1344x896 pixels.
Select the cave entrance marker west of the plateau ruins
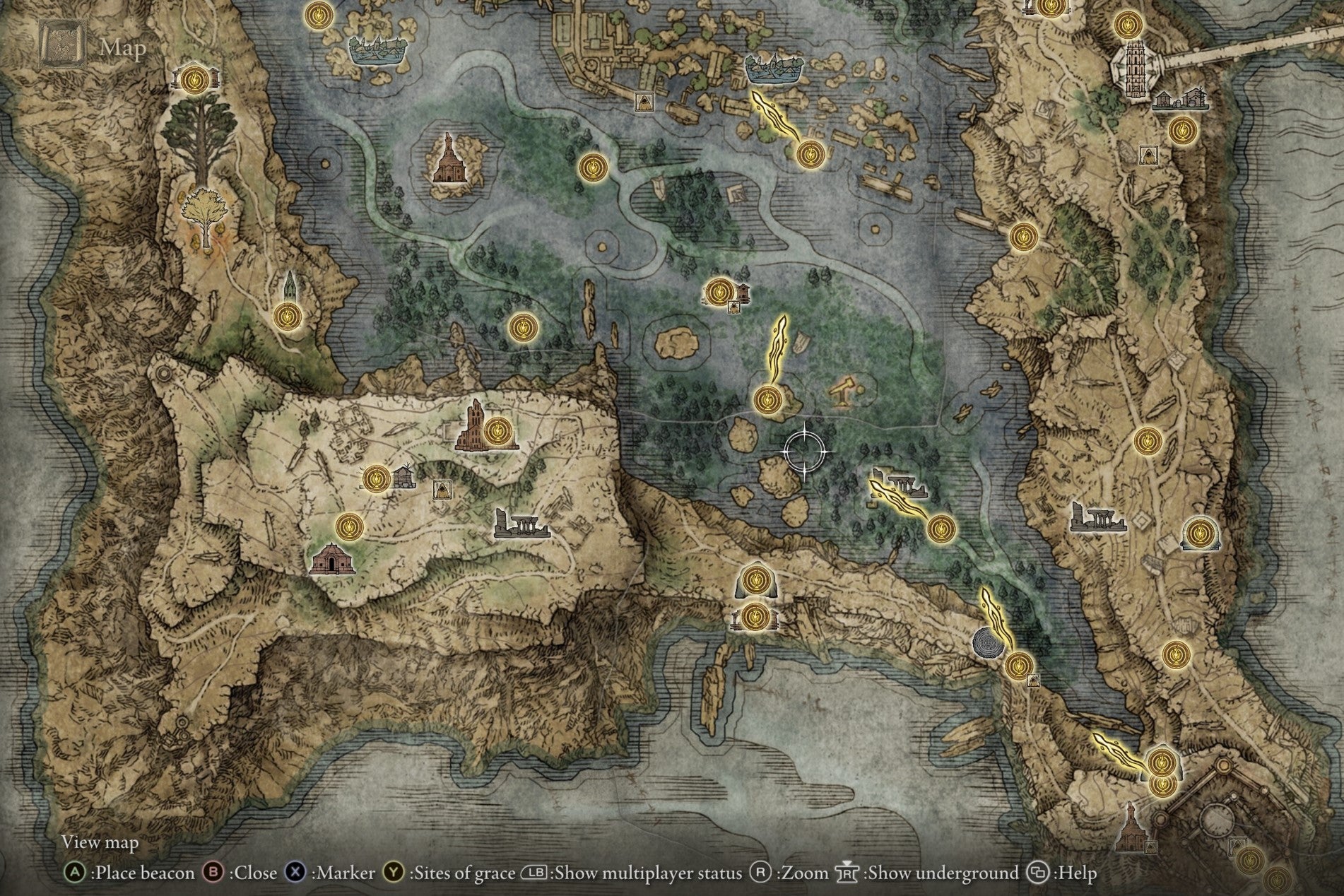(x=443, y=489)
